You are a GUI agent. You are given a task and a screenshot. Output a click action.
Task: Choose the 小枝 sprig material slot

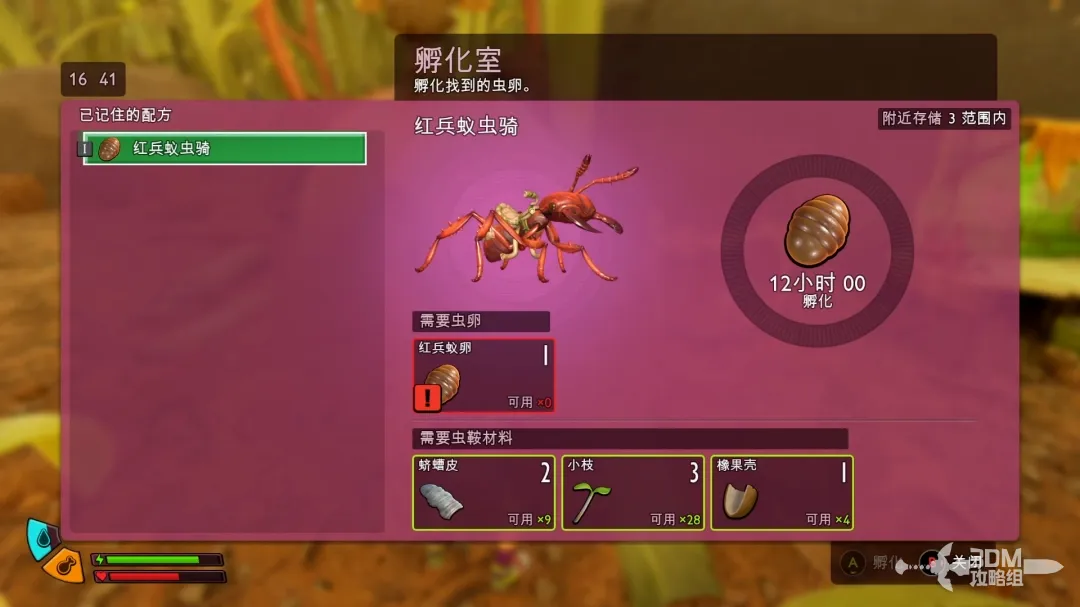(x=632, y=492)
